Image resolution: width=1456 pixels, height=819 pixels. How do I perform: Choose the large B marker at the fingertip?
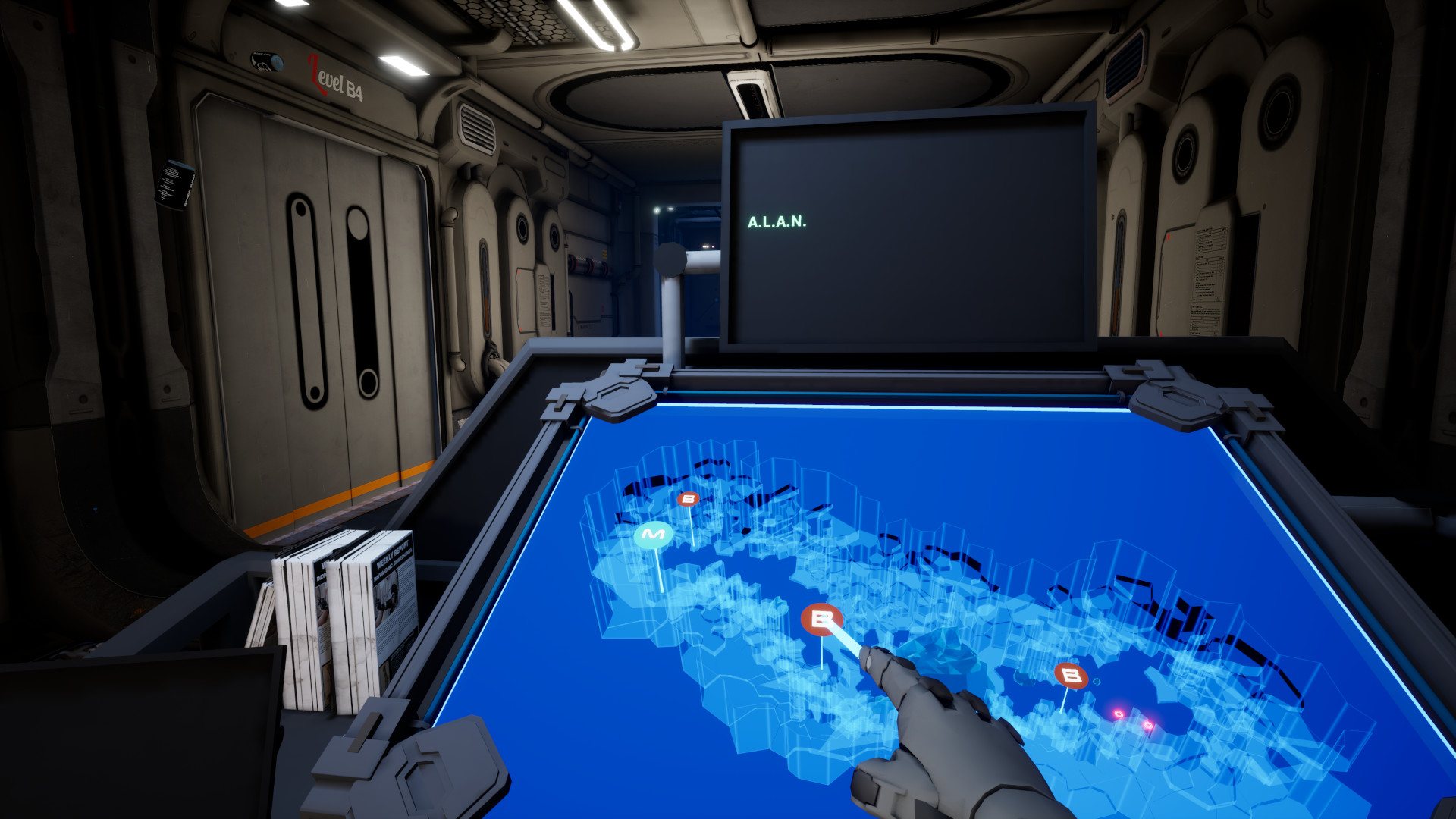tap(821, 620)
